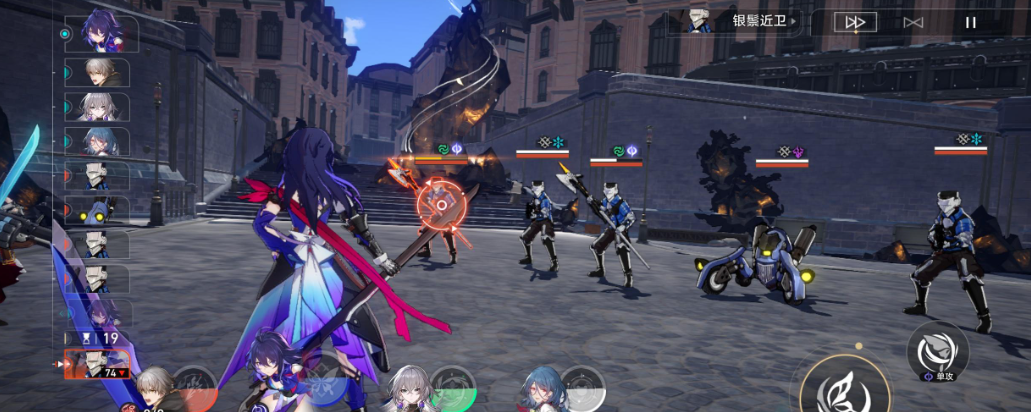Select the yellow-eyed robot portrait in turn order

pyautogui.click(x=96, y=211)
